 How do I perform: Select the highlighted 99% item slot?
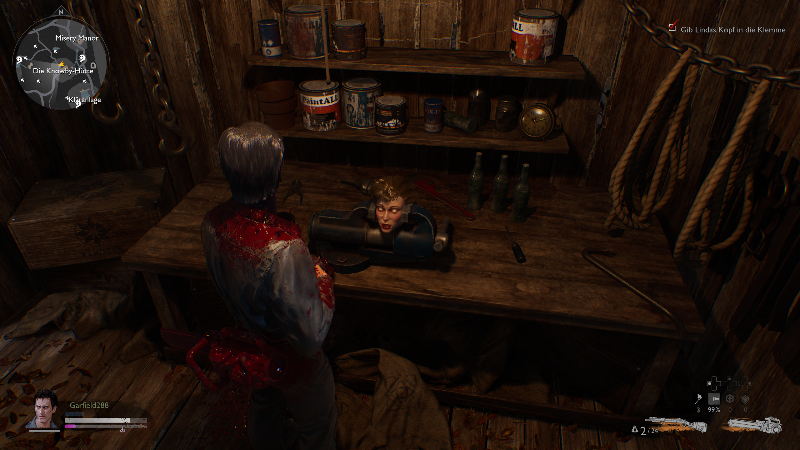715,398
